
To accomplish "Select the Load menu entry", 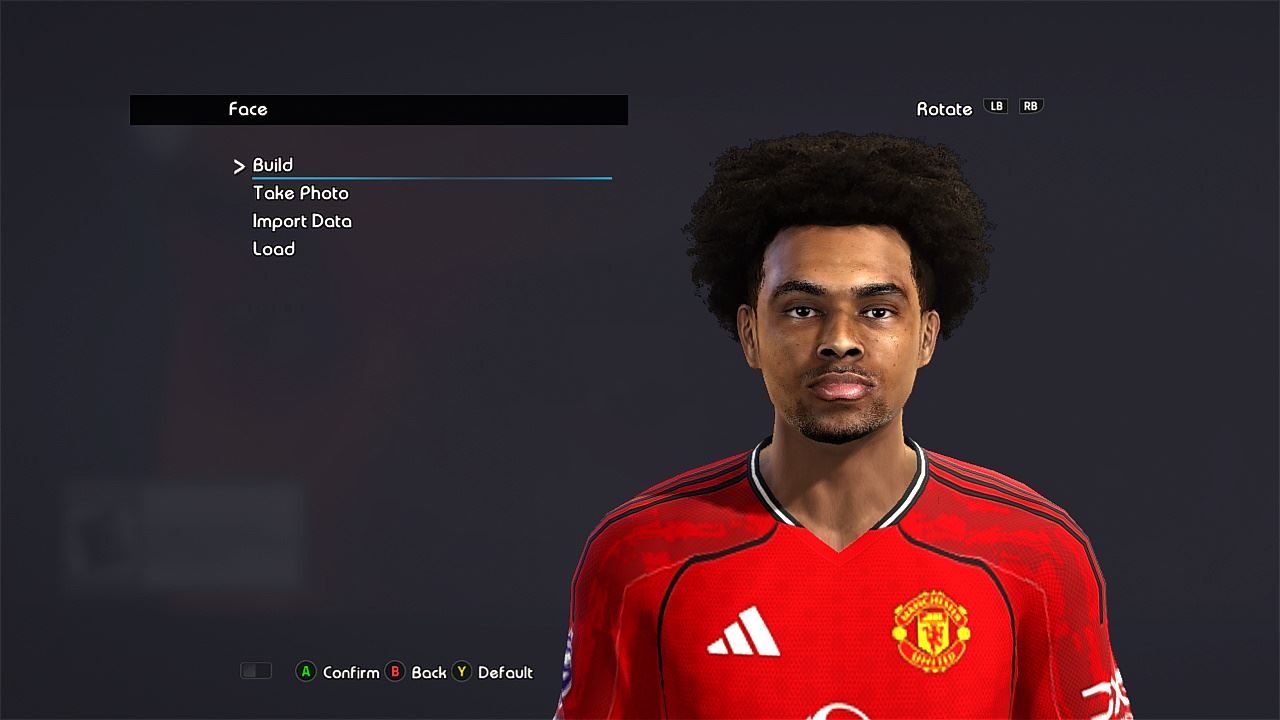I will click(x=274, y=249).
